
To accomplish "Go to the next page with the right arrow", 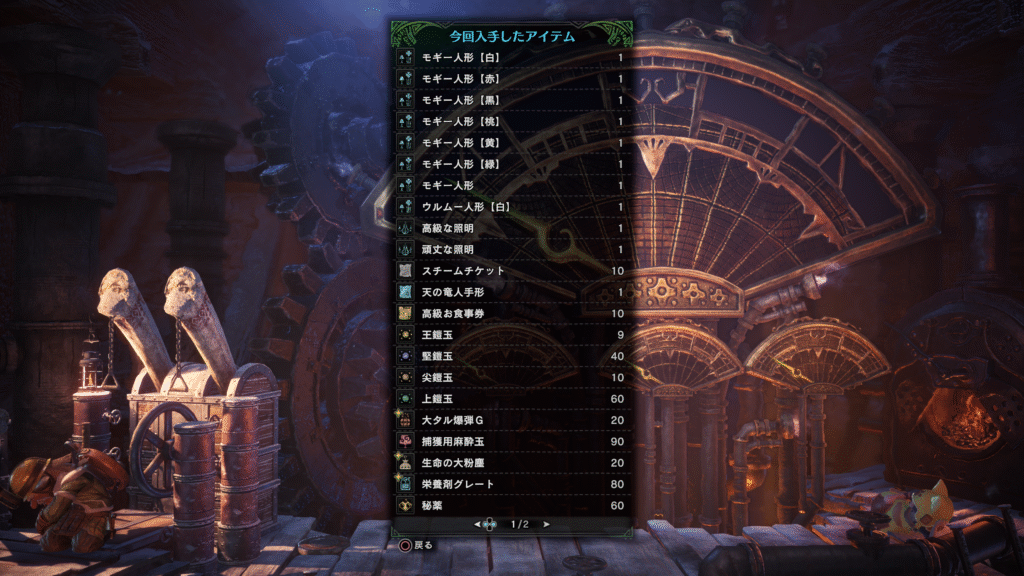I will (547, 524).
